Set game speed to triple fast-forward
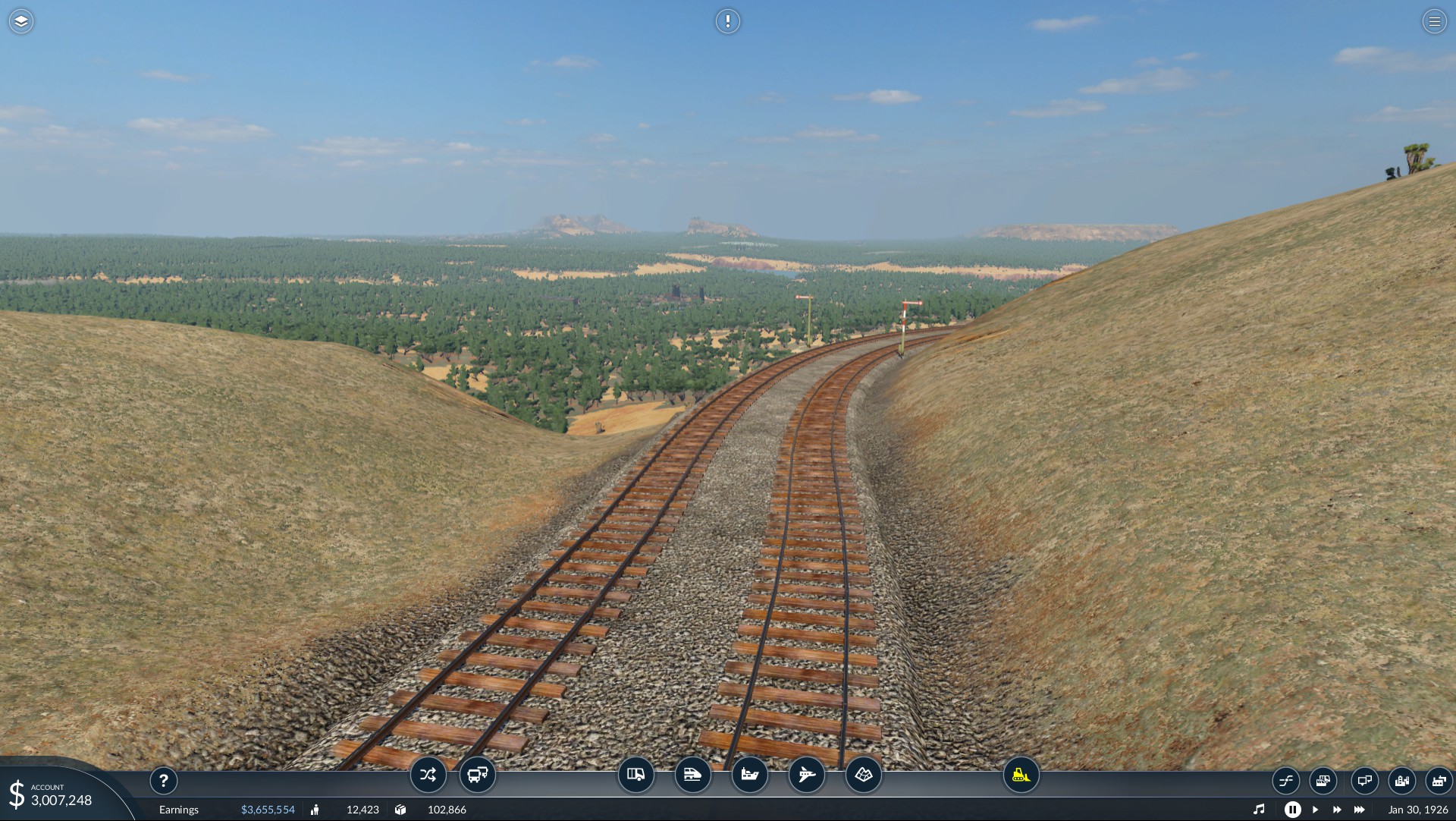 (1360, 810)
